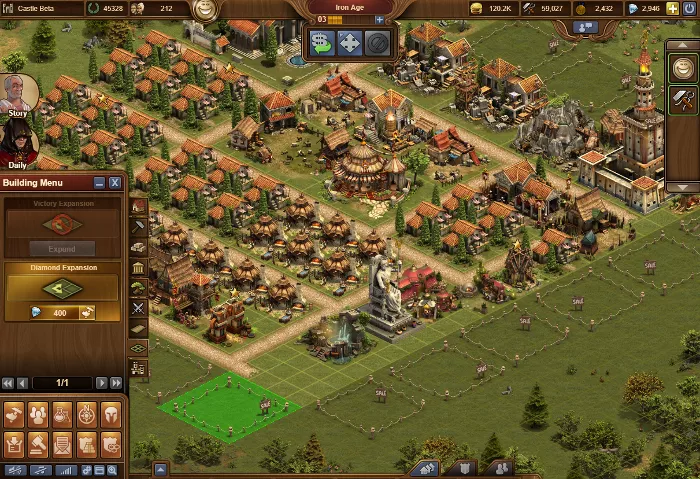
Task: Select the Diamond Expansion tile
Action: (x=62, y=288)
